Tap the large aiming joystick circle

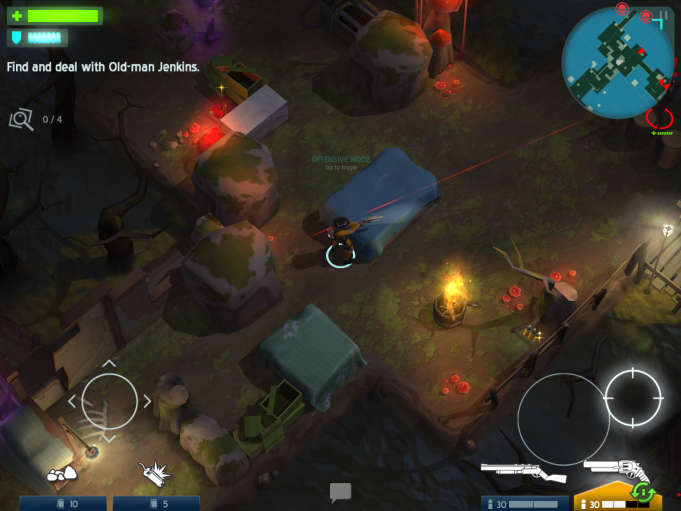[x=562, y=419]
